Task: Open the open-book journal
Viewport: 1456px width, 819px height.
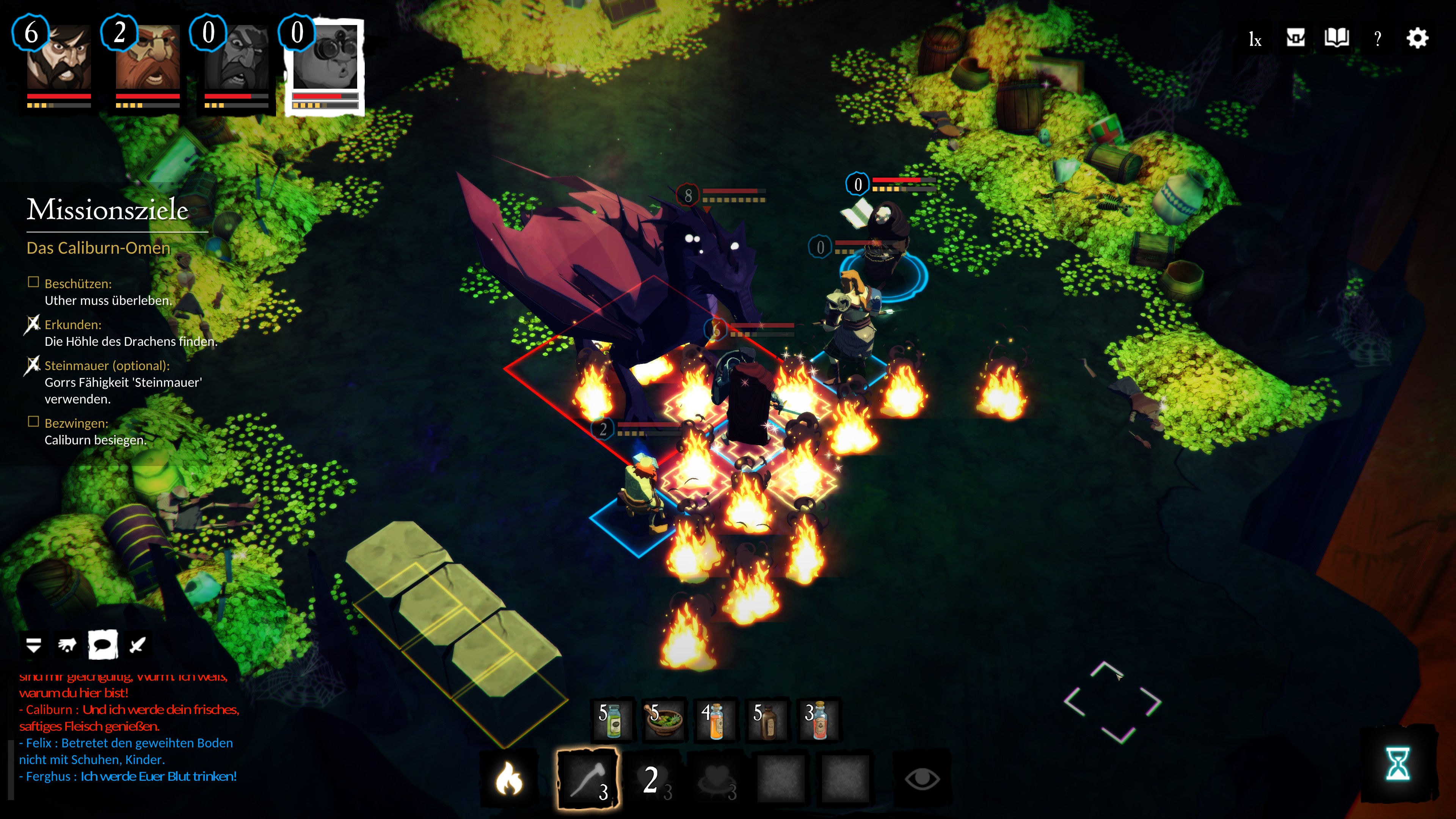Action: (x=1337, y=38)
